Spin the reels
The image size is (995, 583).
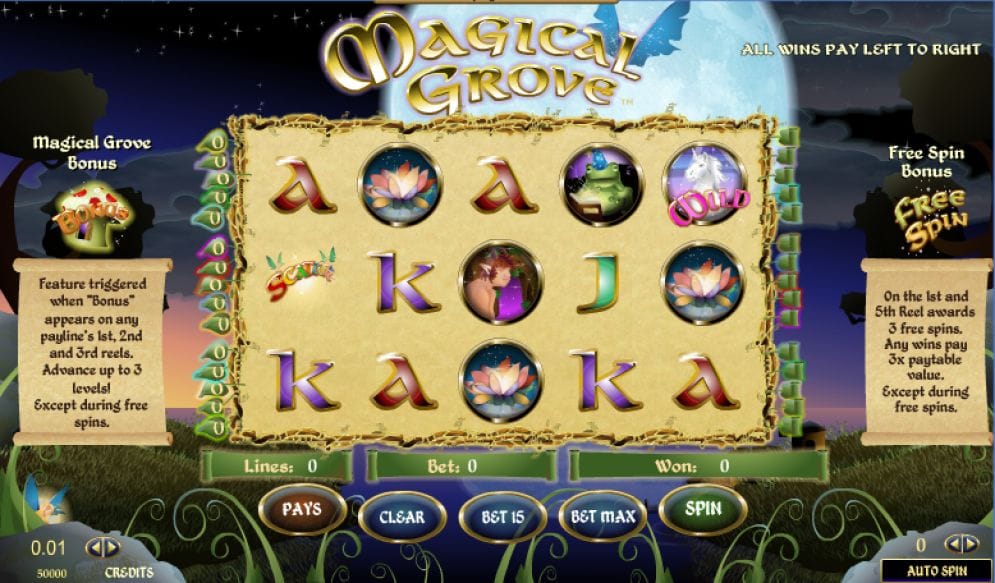(703, 509)
